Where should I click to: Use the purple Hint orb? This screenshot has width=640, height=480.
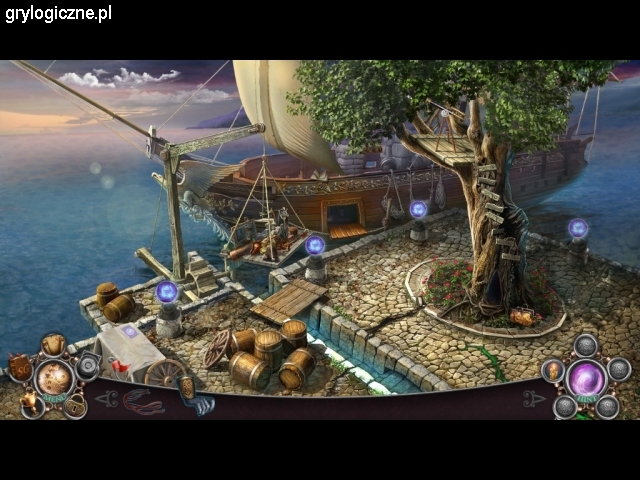tap(587, 380)
